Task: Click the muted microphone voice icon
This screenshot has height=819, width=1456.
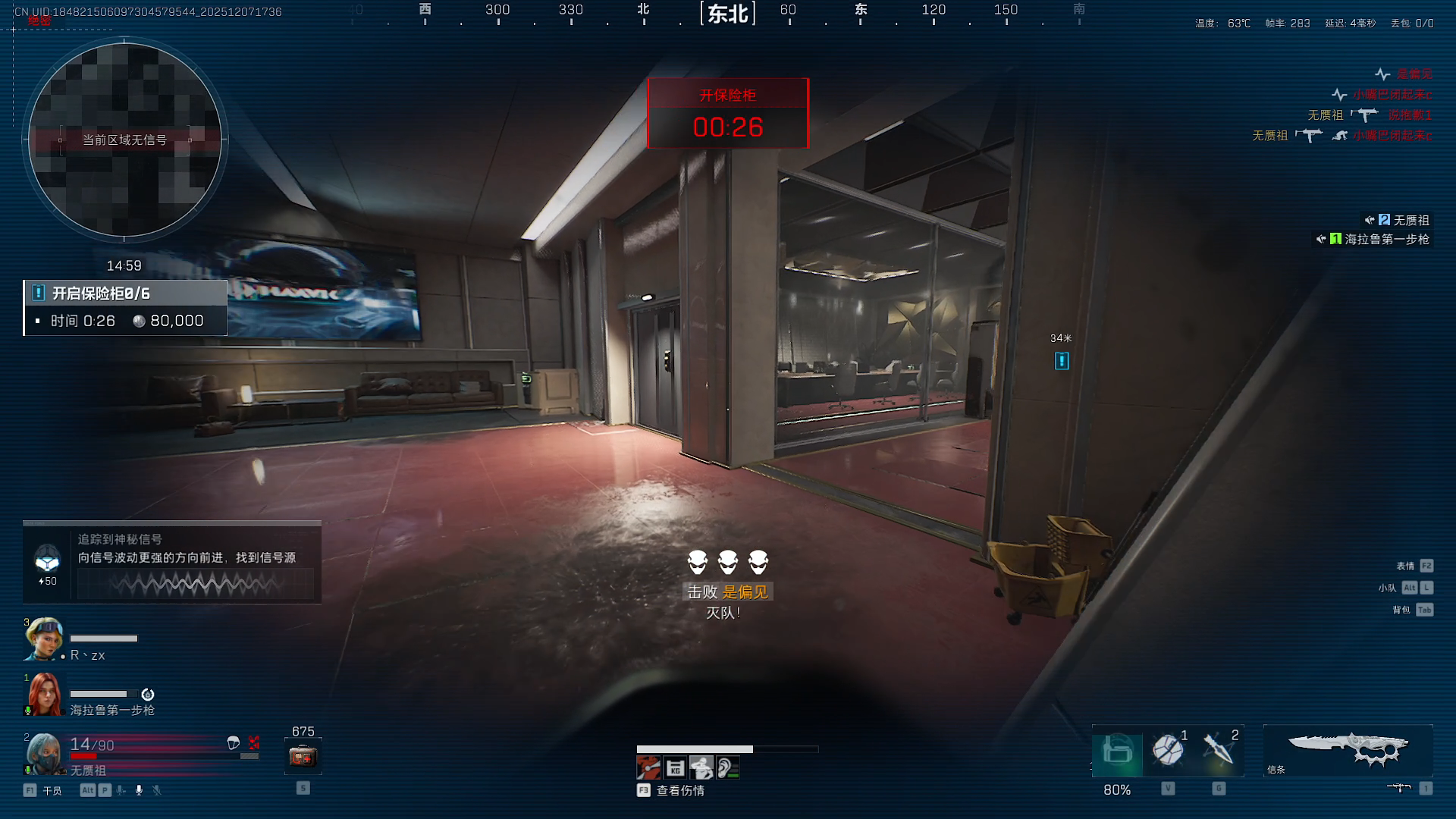Action: click(x=157, y=790)
